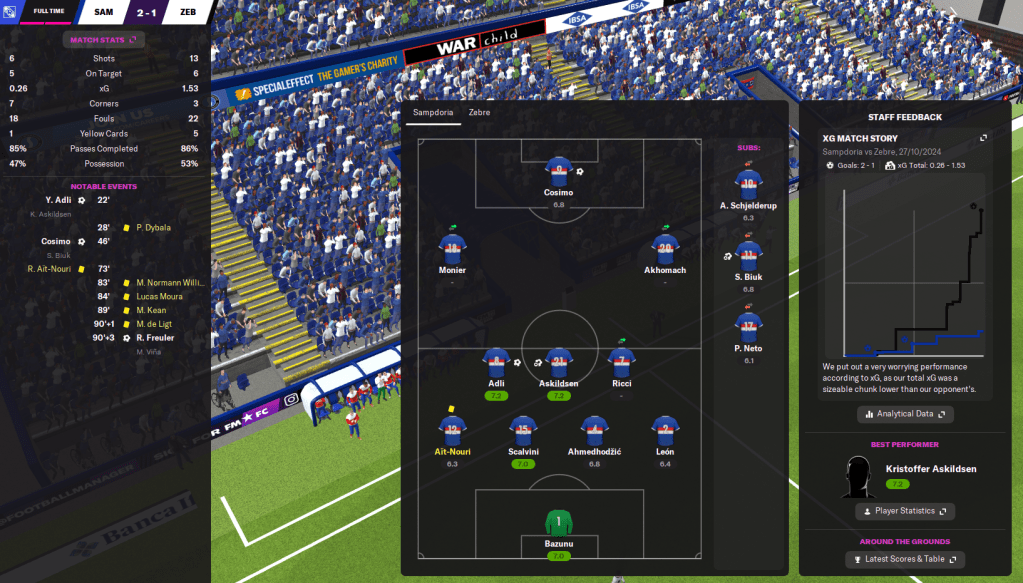Choose defender Scalvini
The width and height of the screenshot is (1023, 583).
(523, 431)
